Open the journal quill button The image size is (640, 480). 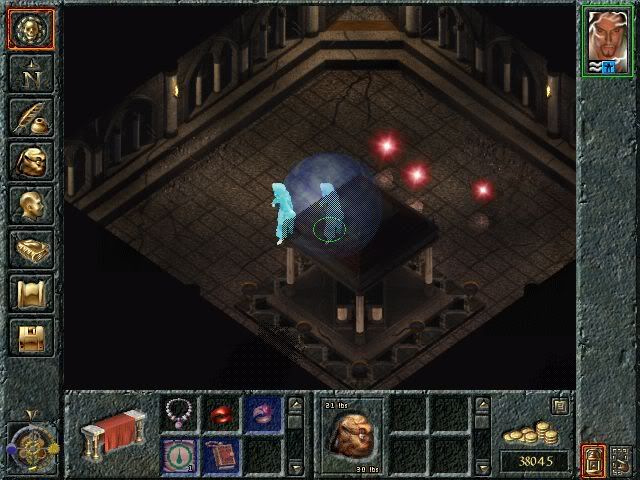29,117
